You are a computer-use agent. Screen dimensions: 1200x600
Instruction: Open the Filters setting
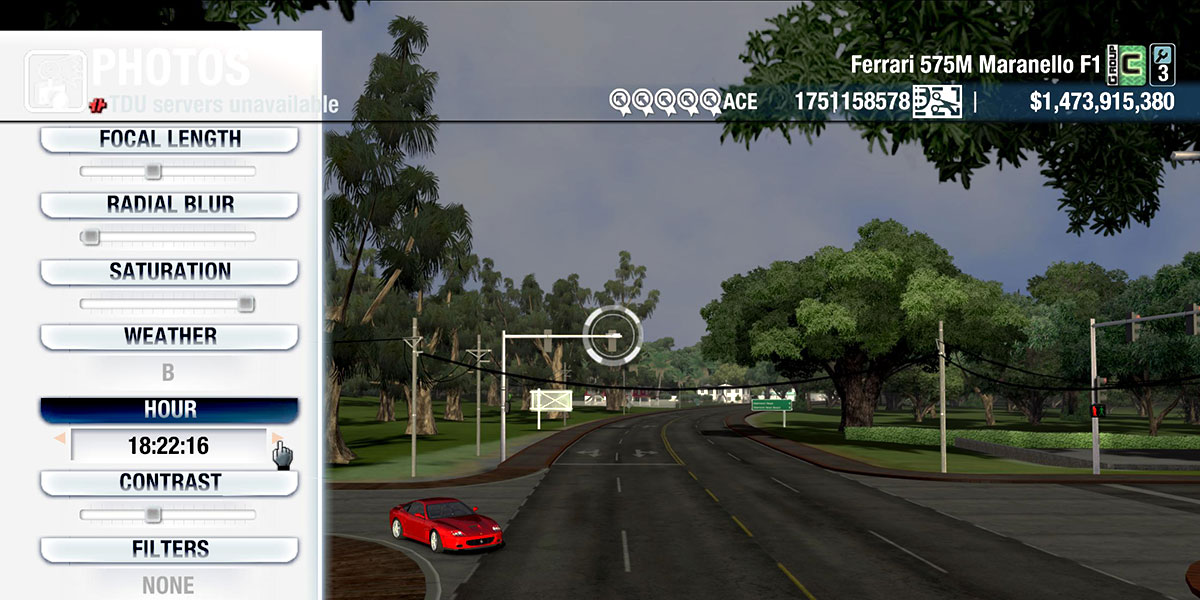tap(169, 549)
